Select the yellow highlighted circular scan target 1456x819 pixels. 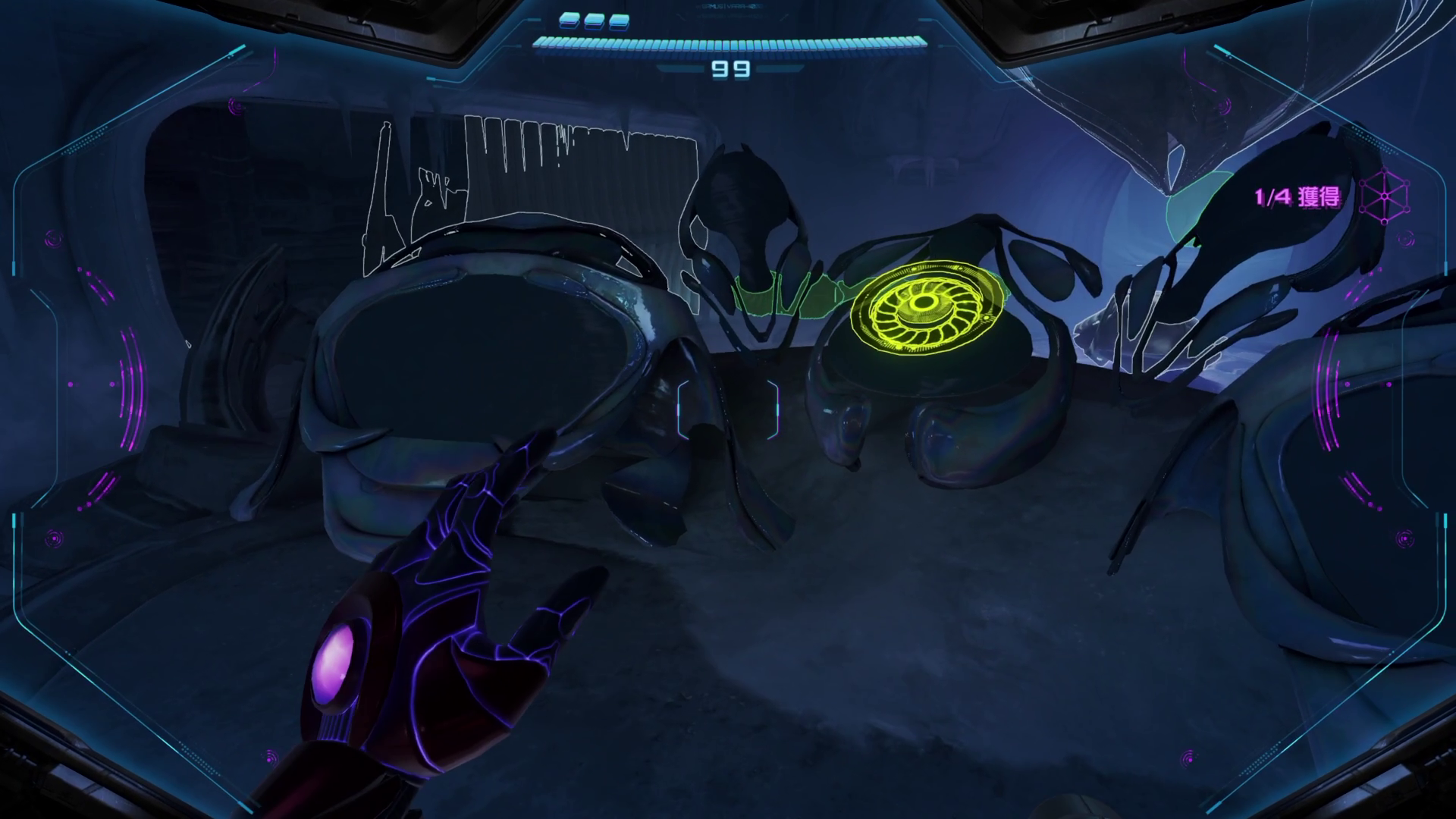(x=923, y=305)
